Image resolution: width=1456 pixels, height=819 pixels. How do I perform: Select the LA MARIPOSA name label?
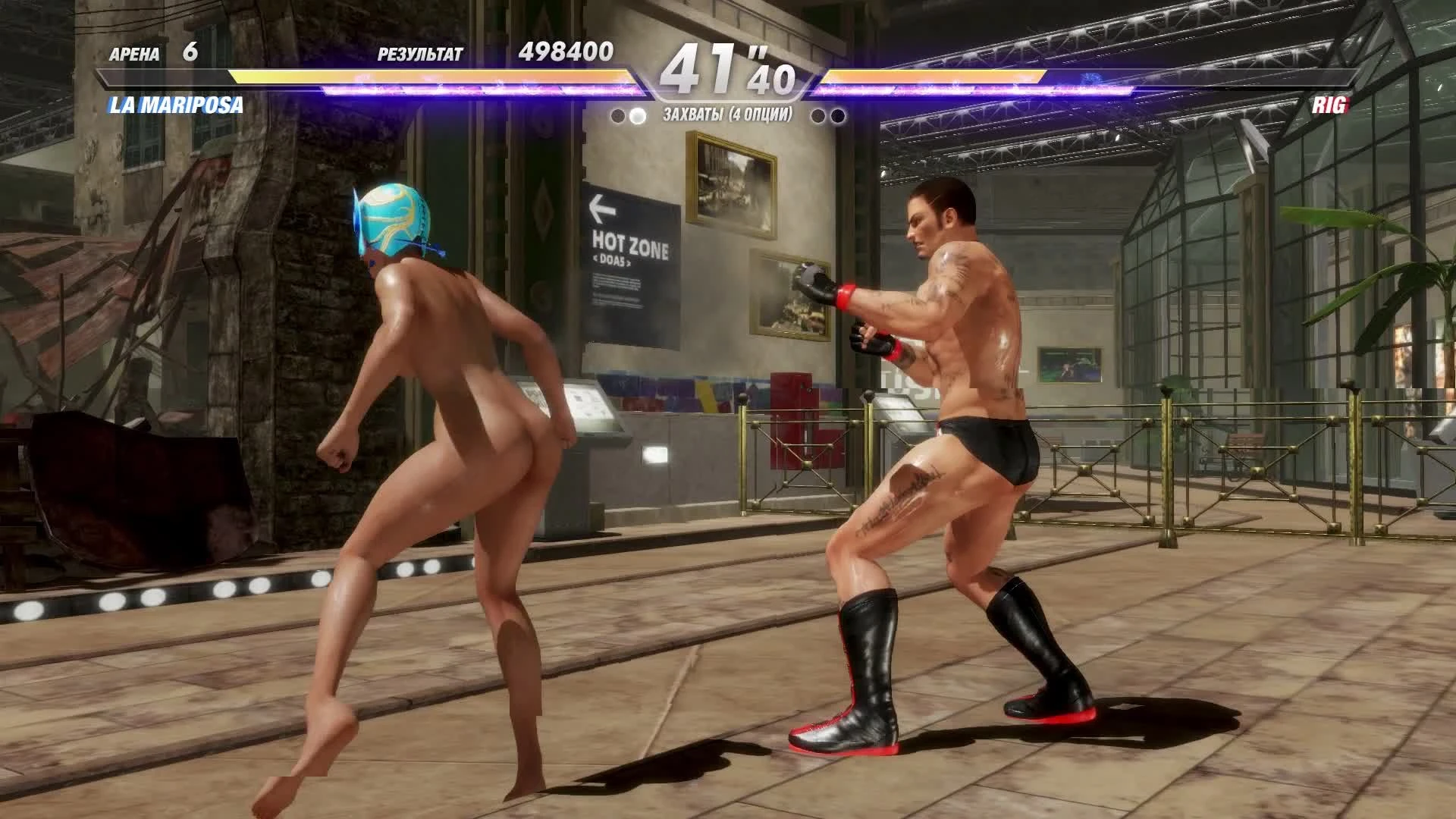176,106
